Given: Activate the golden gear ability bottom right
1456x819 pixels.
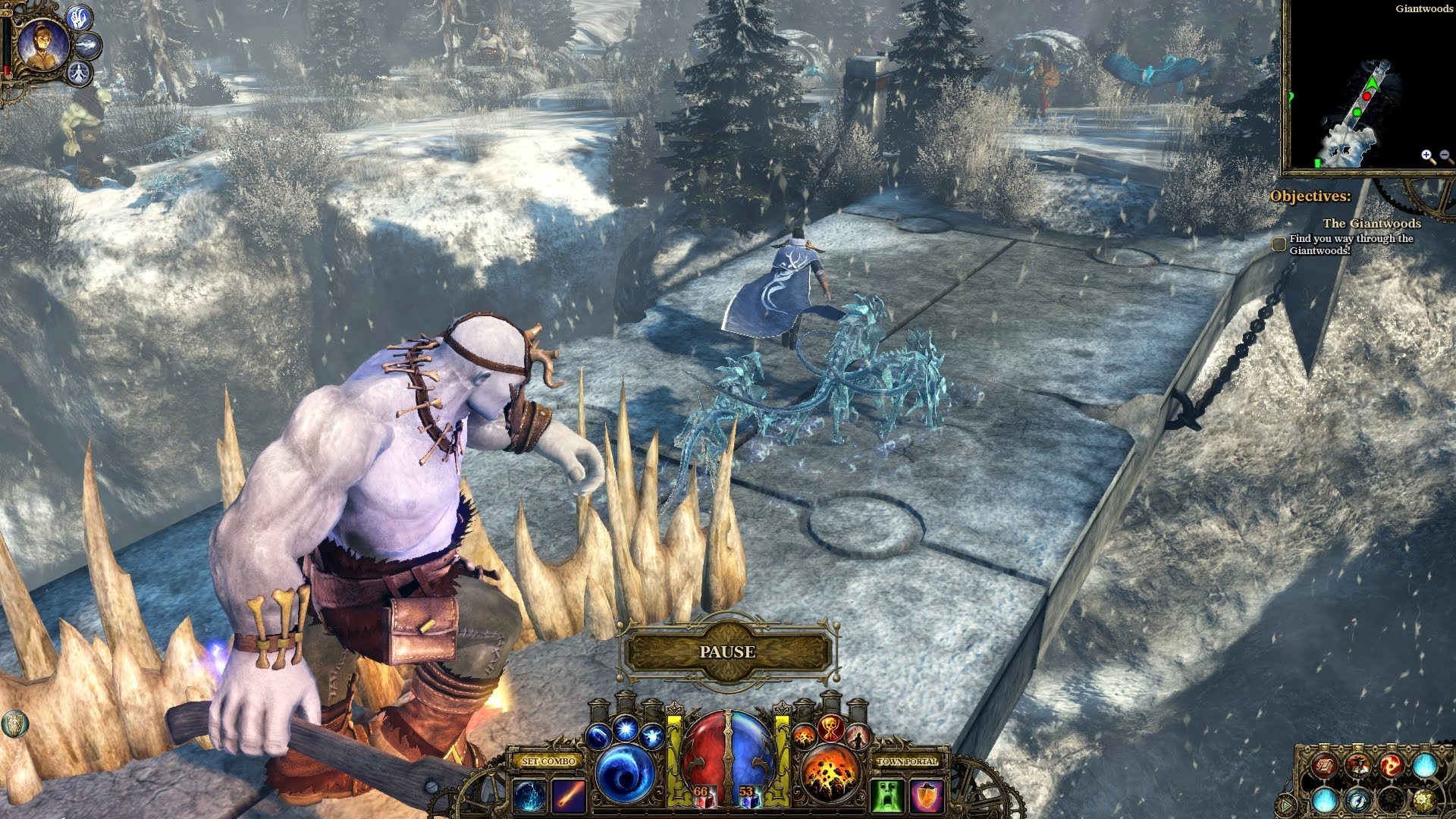Looking at the screenshot, I should pos(1424,801).
